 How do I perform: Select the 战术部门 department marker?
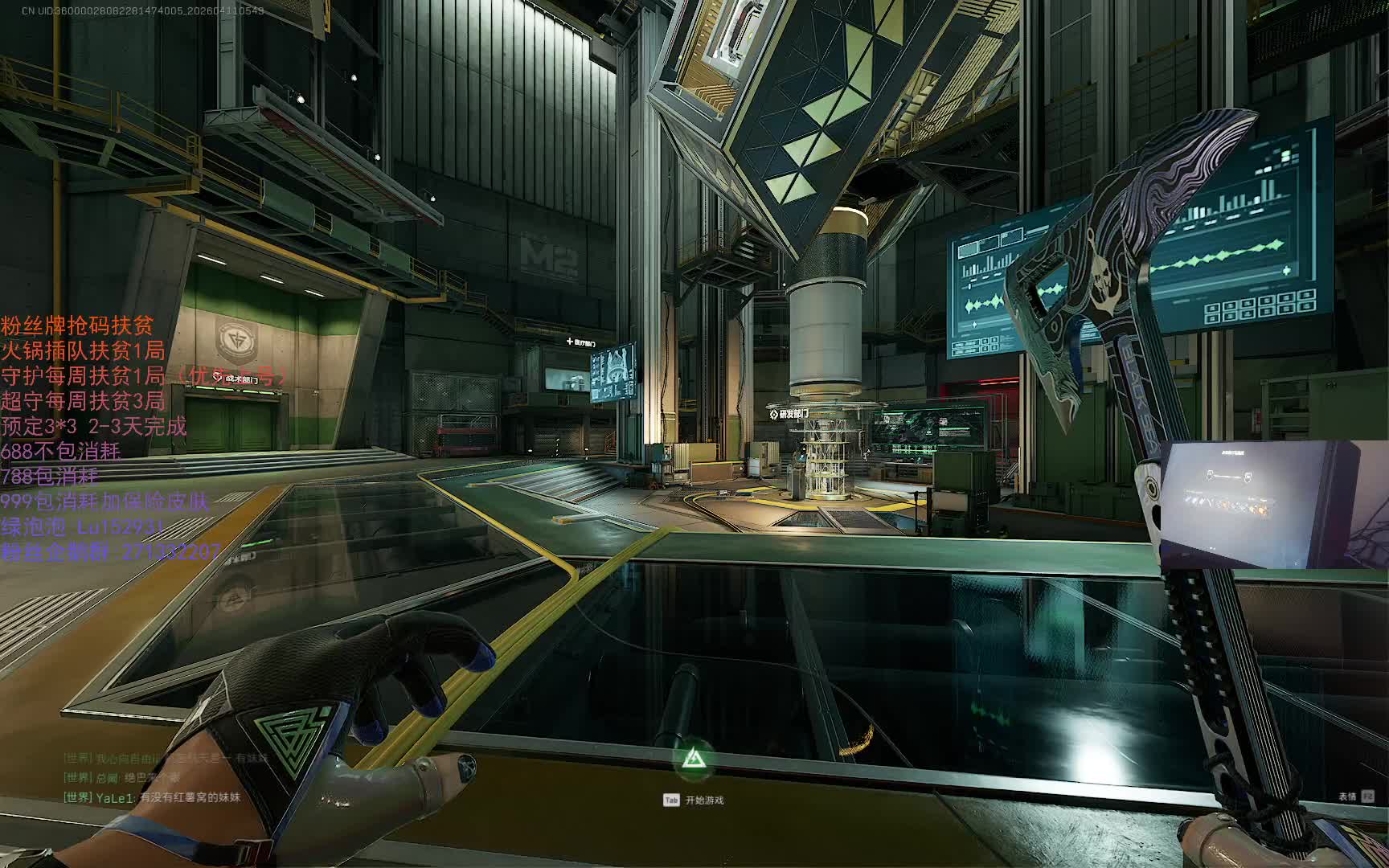coord(238,378)
